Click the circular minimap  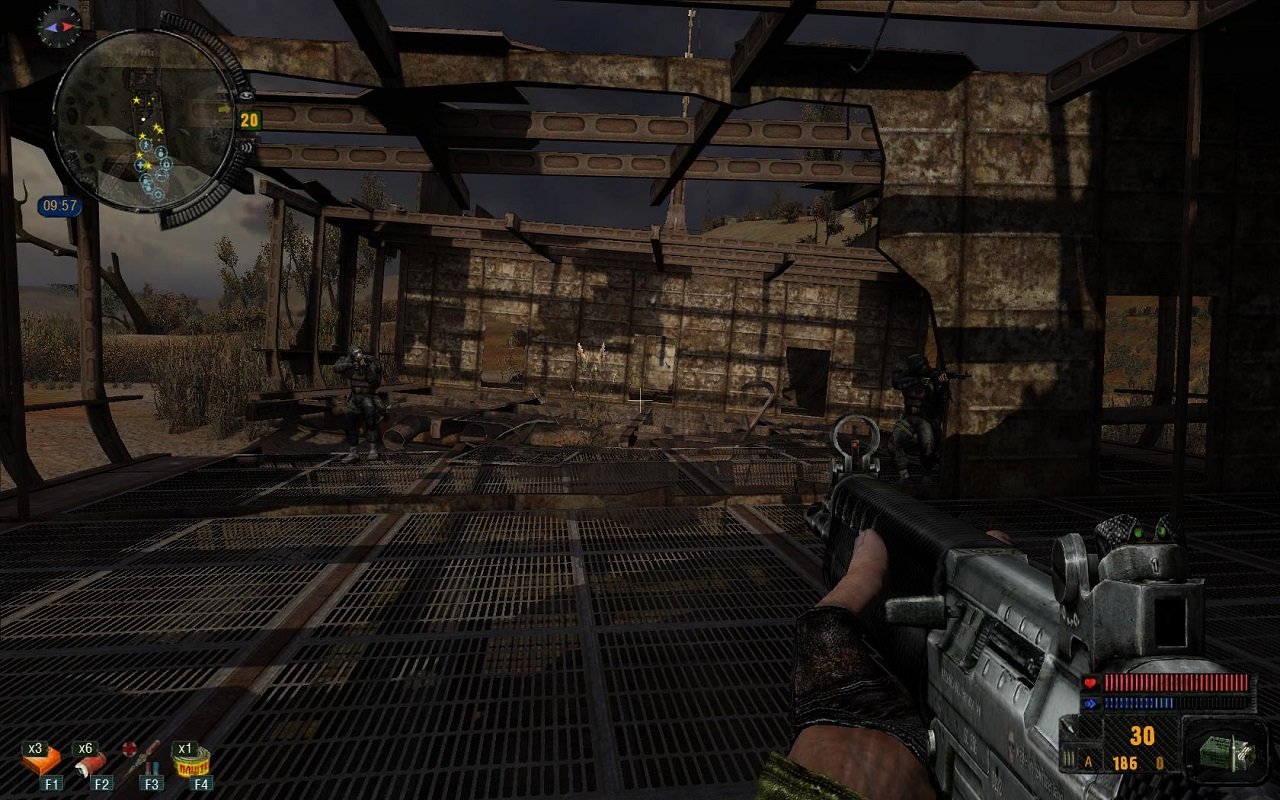144,119
